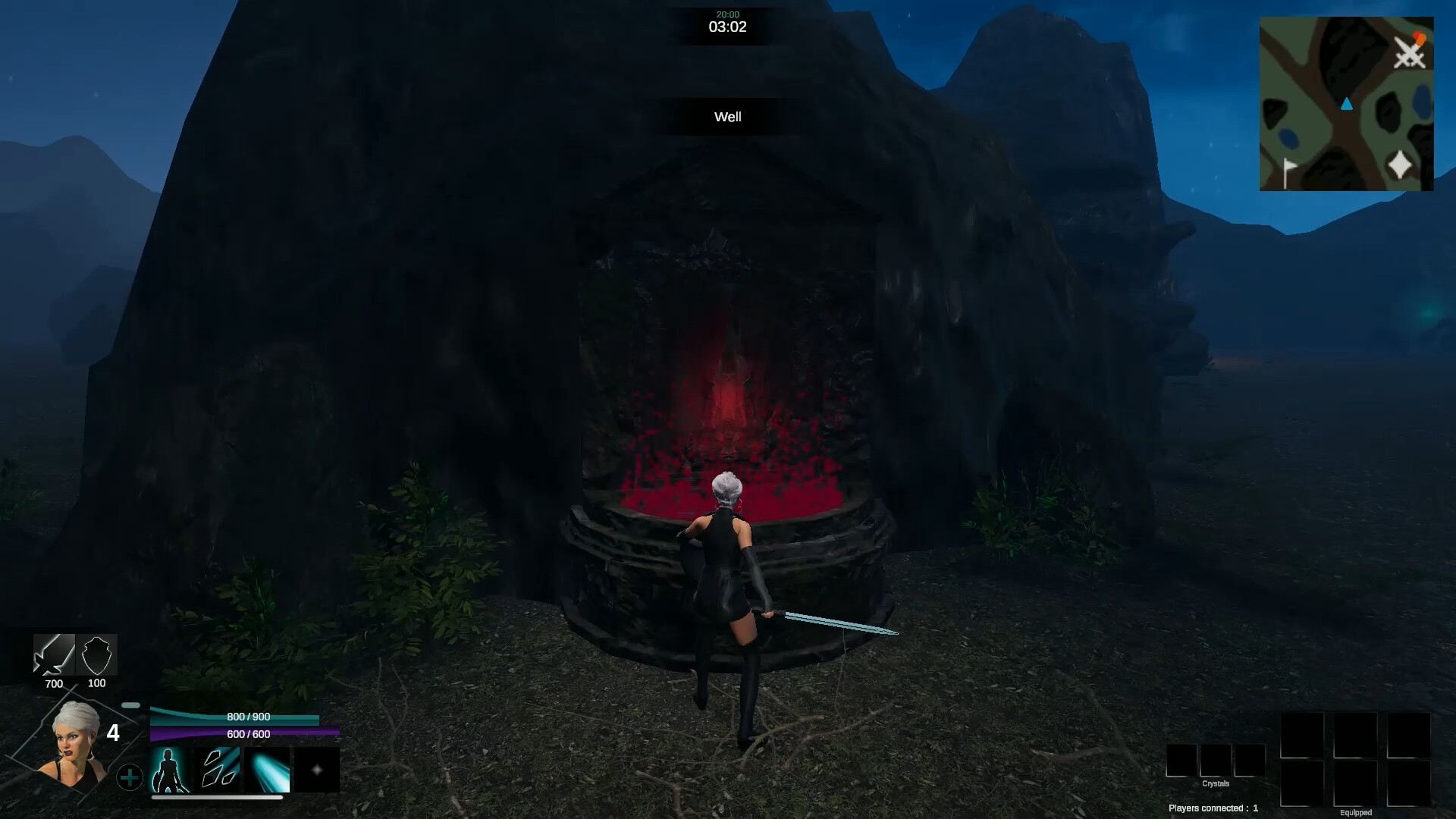
Task: Select the Crystals section label
Action: tap(1216, 783)
